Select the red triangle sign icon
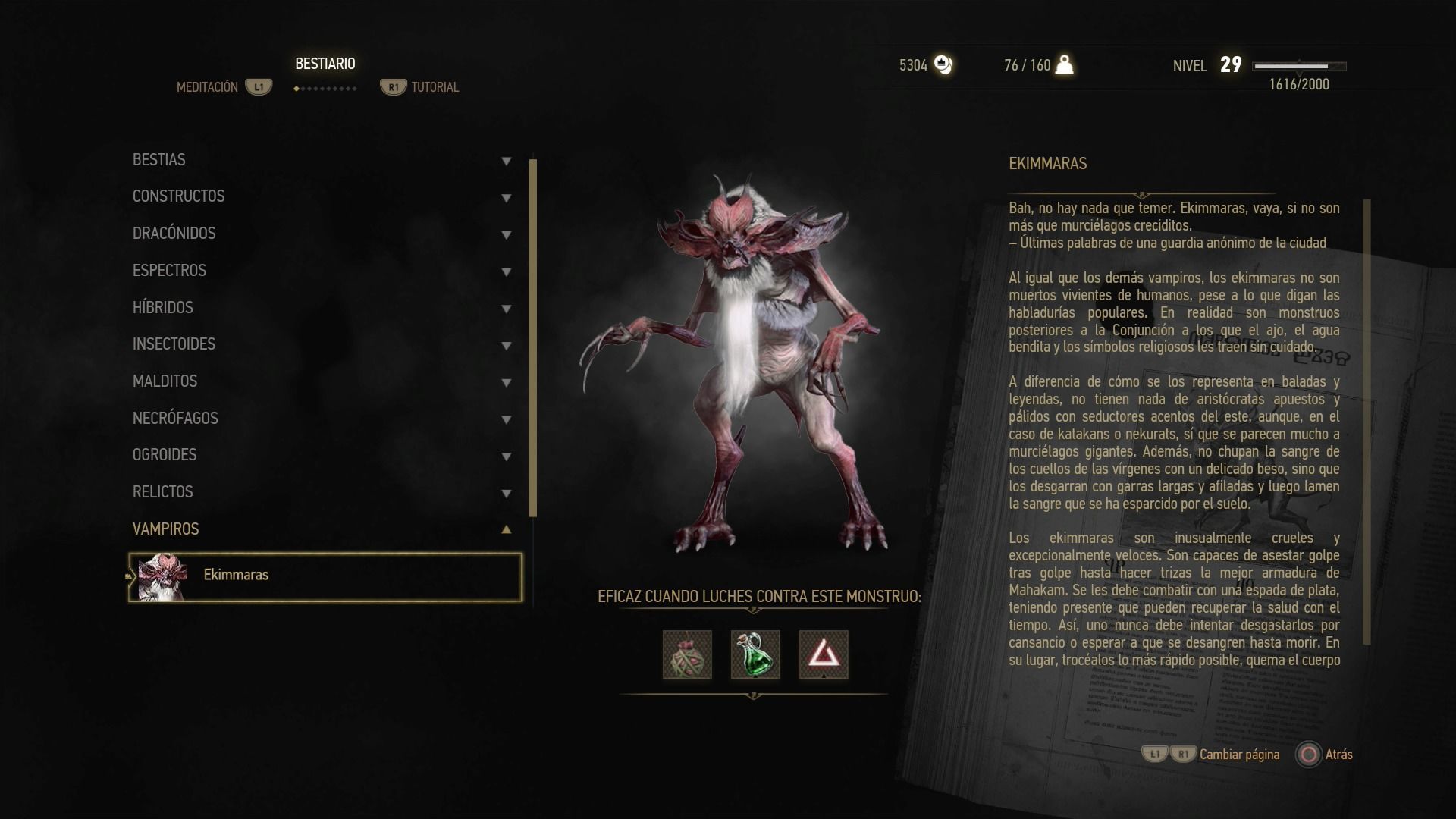This screenshot has height=819, width=1456. 824,655
